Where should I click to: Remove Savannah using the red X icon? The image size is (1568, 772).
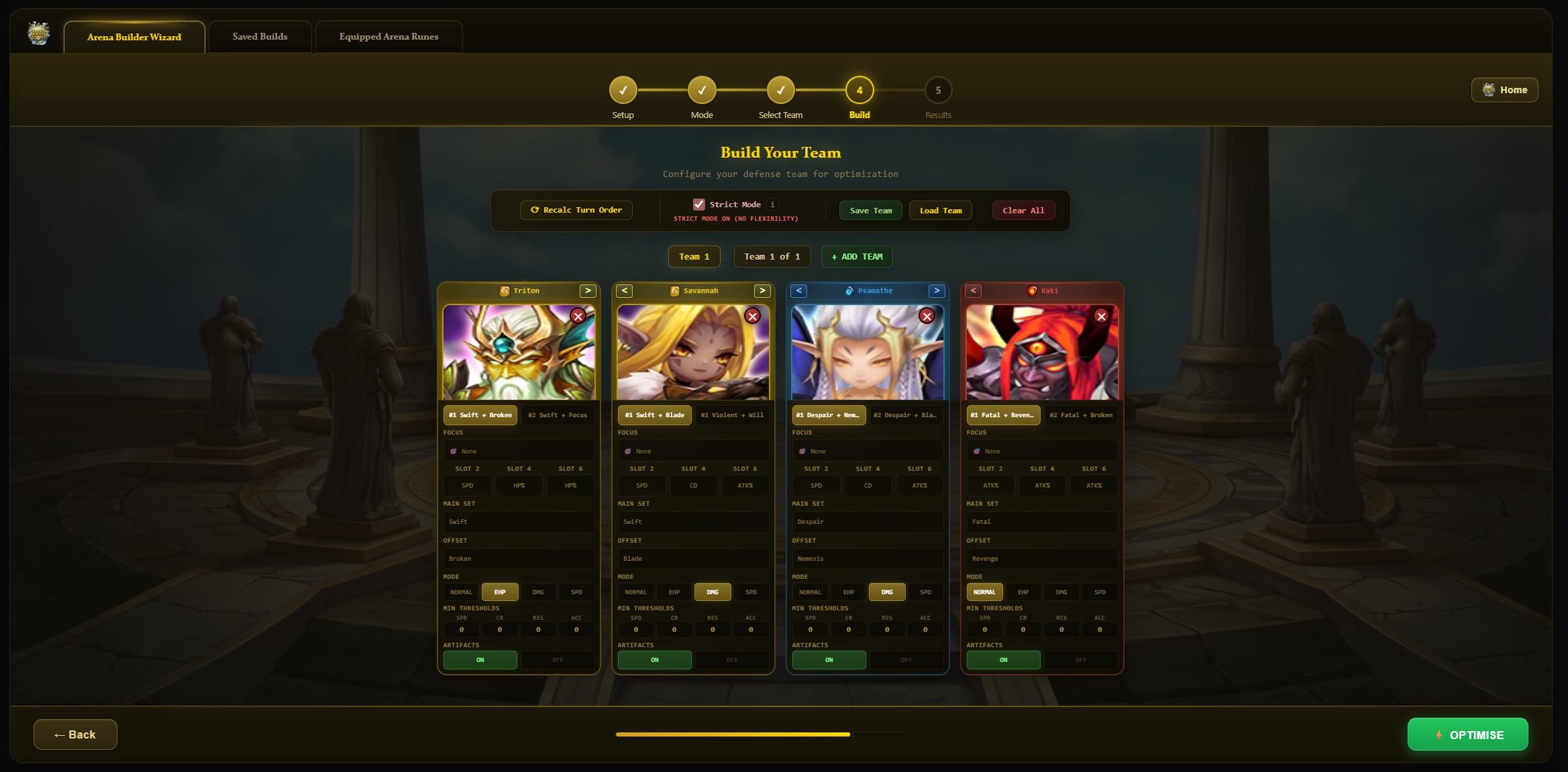pyautogui.click(x=752, y=316)
